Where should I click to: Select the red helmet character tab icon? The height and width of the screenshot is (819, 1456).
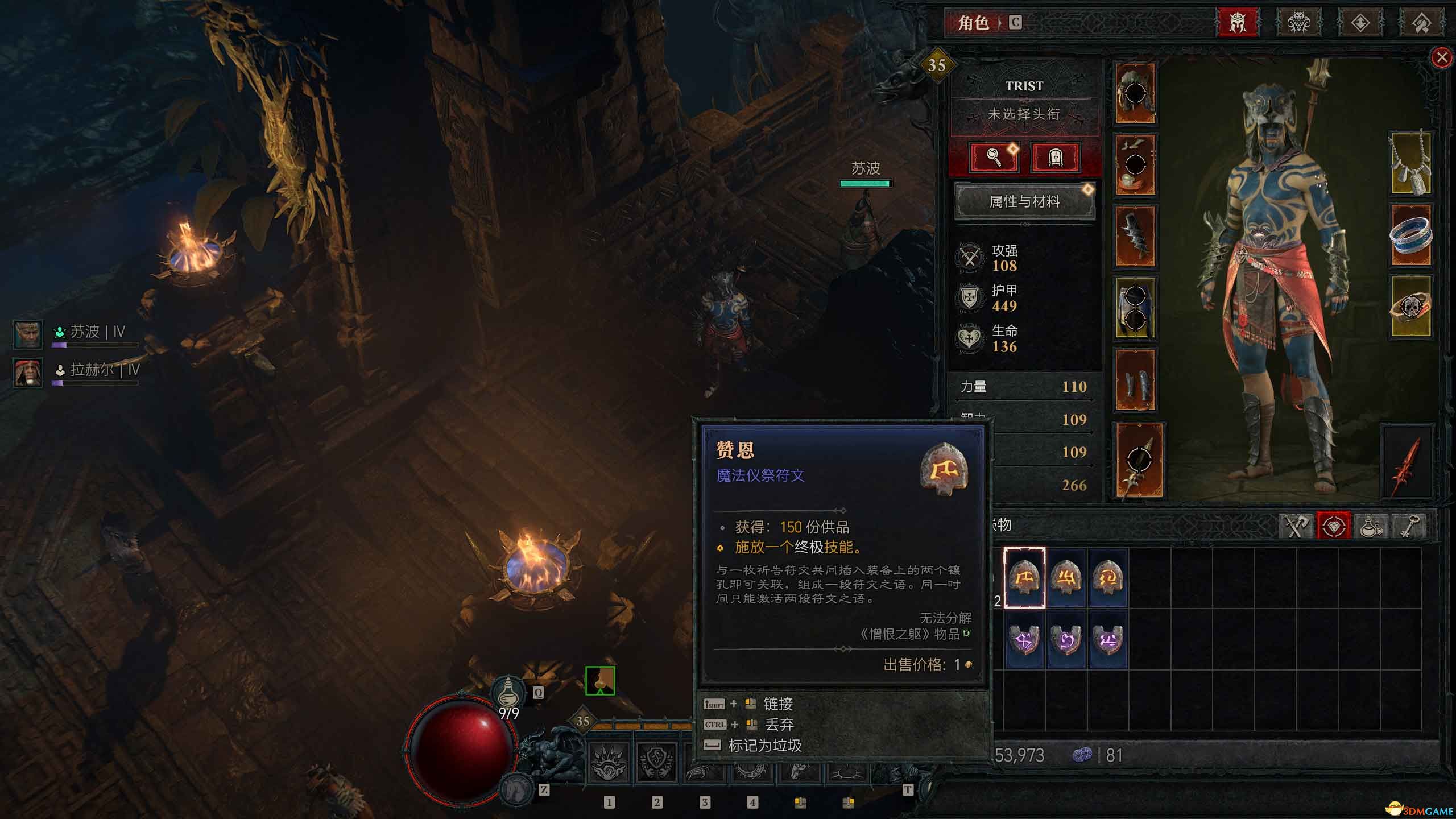[1236, 24]
